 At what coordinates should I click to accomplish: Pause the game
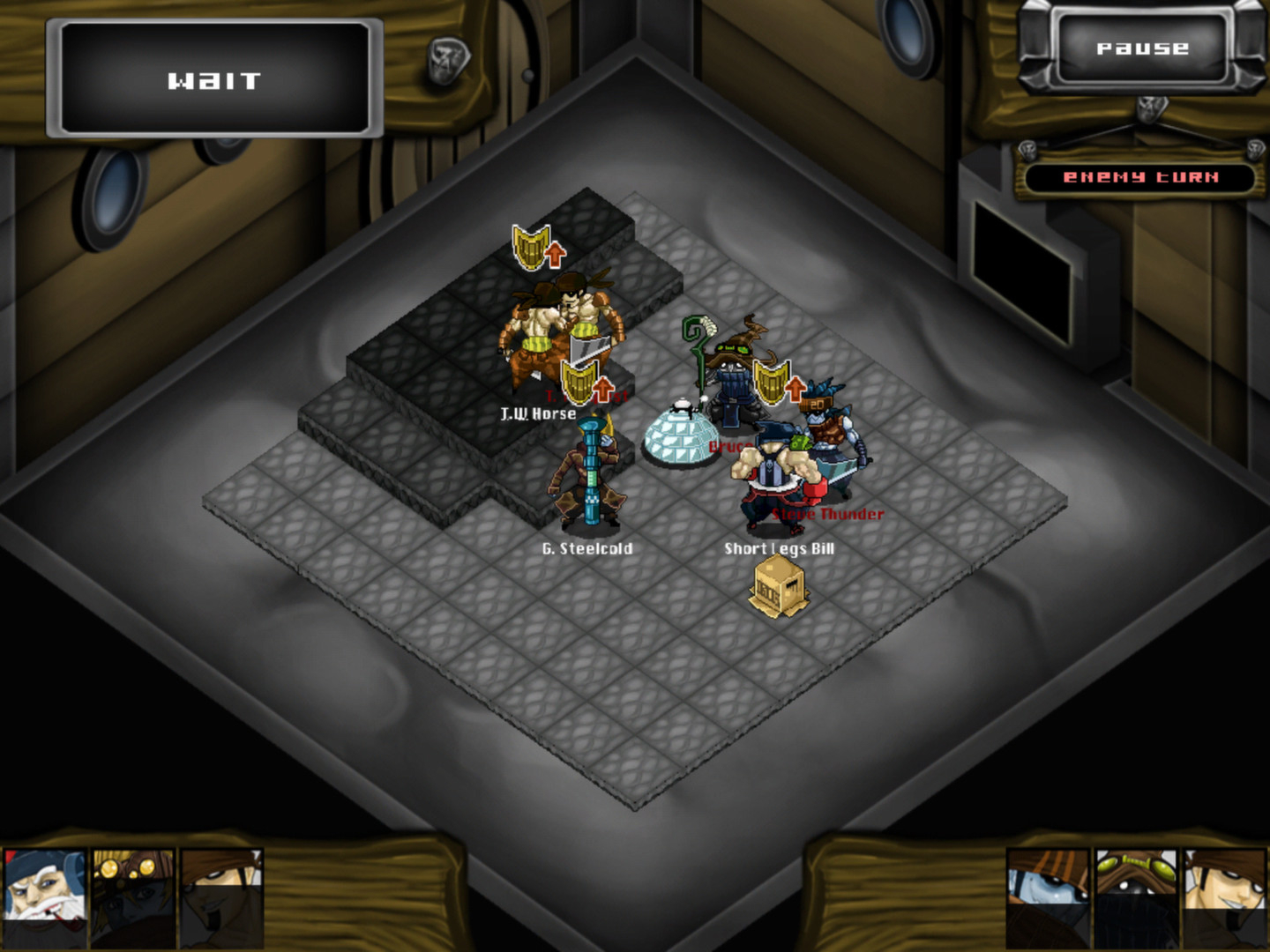(1142, 48)
